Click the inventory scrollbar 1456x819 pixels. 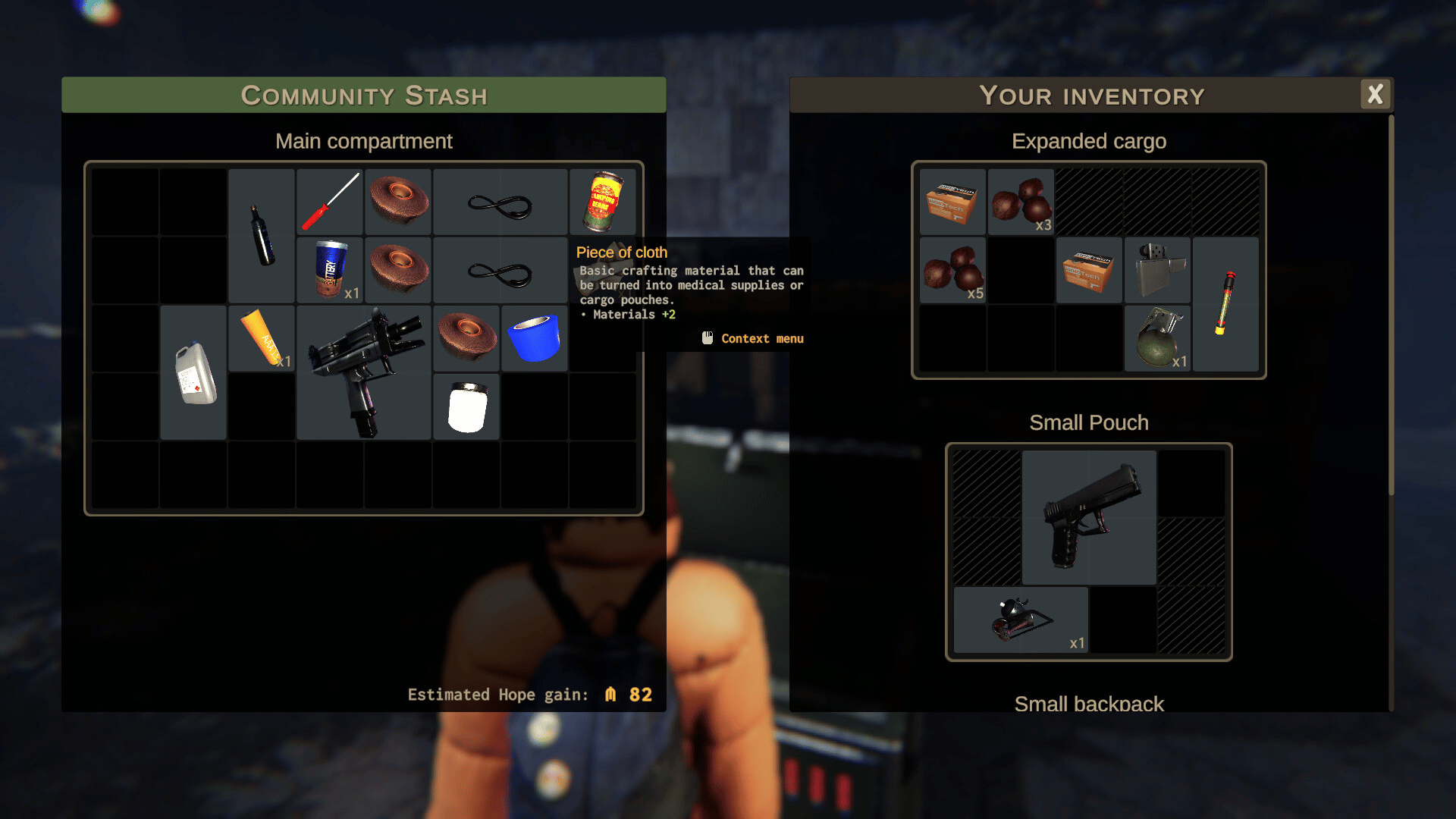[1391, 303]
